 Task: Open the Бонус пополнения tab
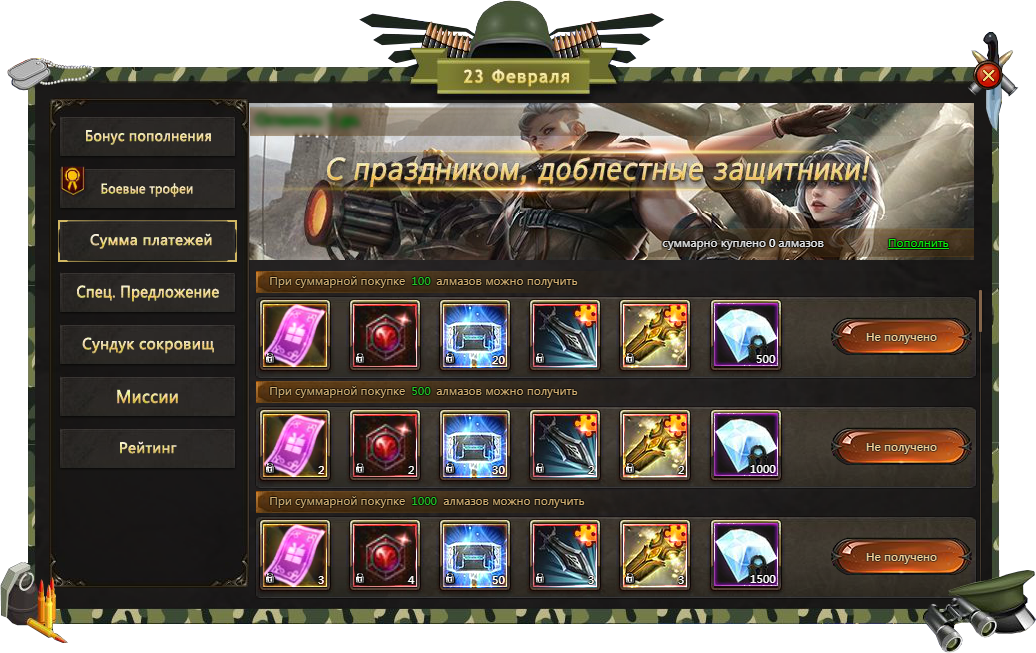coord(148,136)
